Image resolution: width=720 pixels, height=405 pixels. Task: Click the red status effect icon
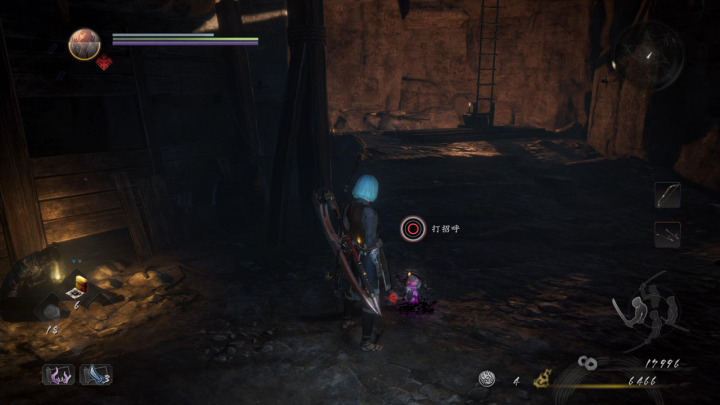click(103, 63)
